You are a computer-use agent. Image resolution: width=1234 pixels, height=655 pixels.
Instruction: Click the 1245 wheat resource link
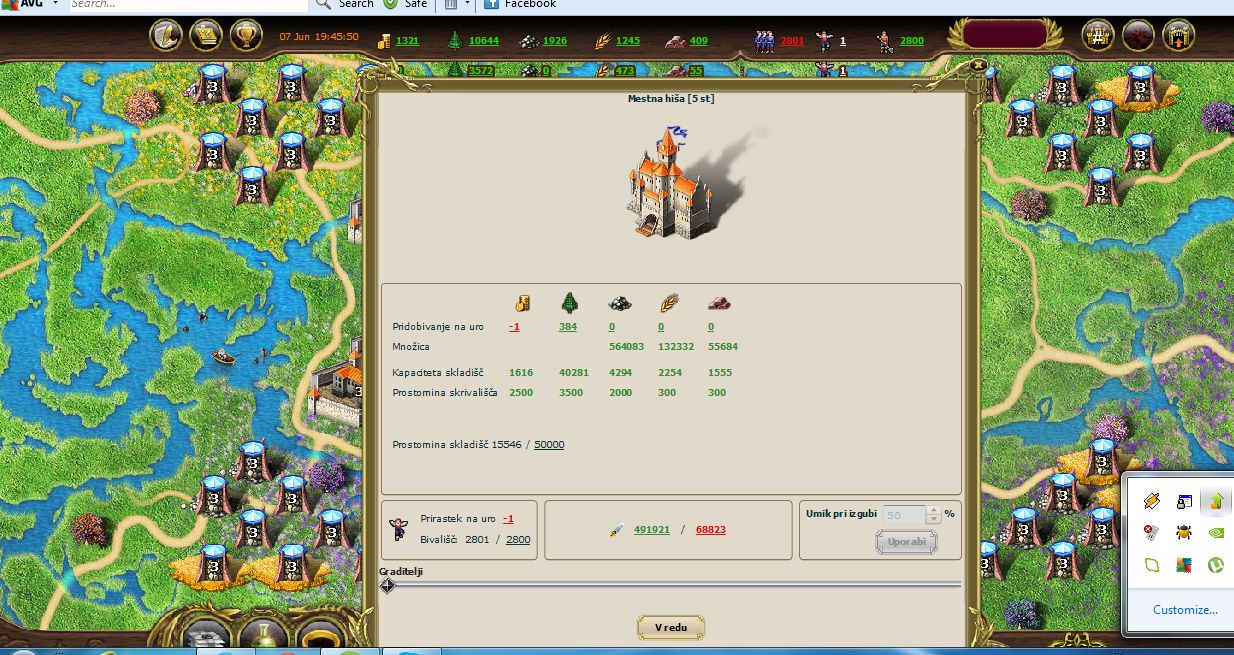tap(628, 41)
